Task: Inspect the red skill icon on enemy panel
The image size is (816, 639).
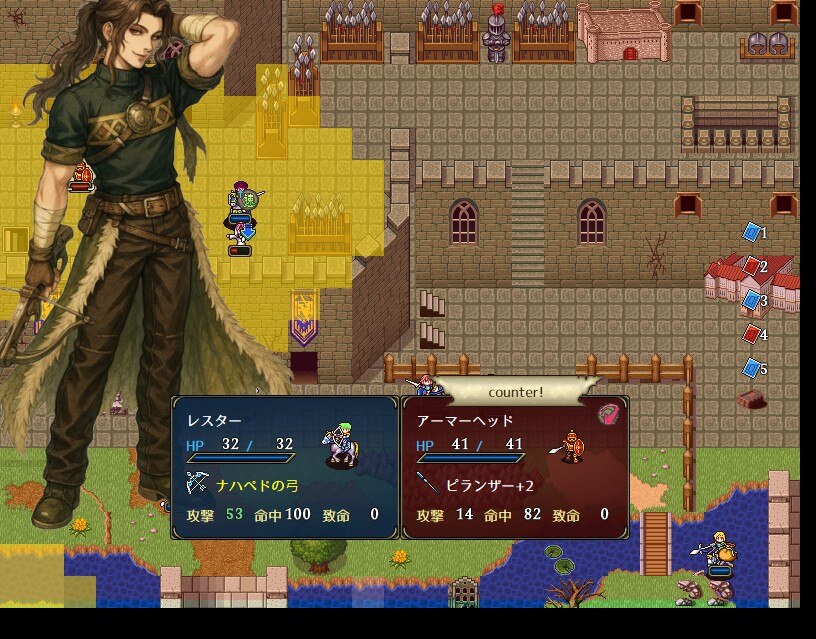Action: coord(608,414)
